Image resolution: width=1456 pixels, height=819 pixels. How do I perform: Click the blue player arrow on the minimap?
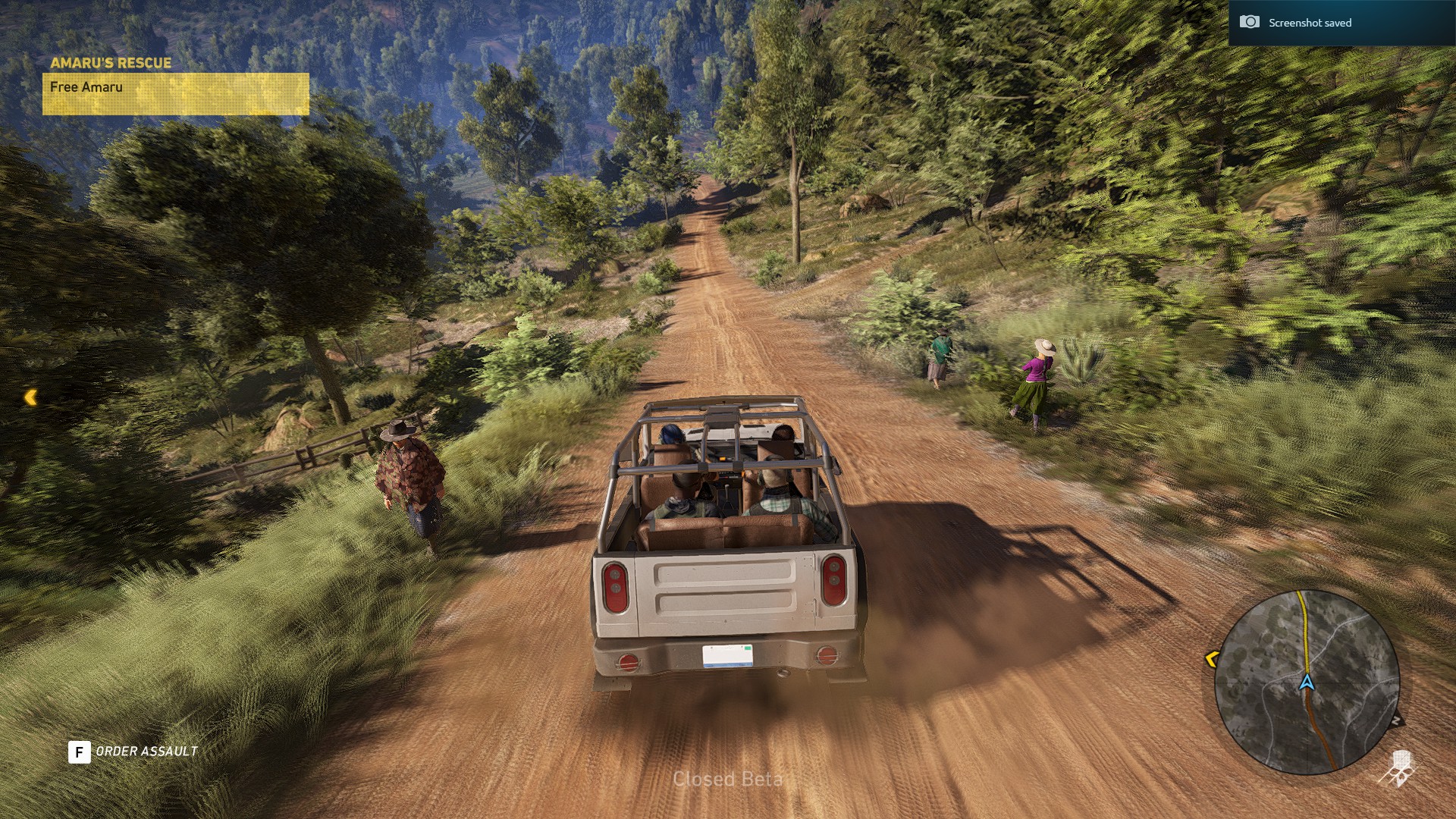pos(1307,682)
